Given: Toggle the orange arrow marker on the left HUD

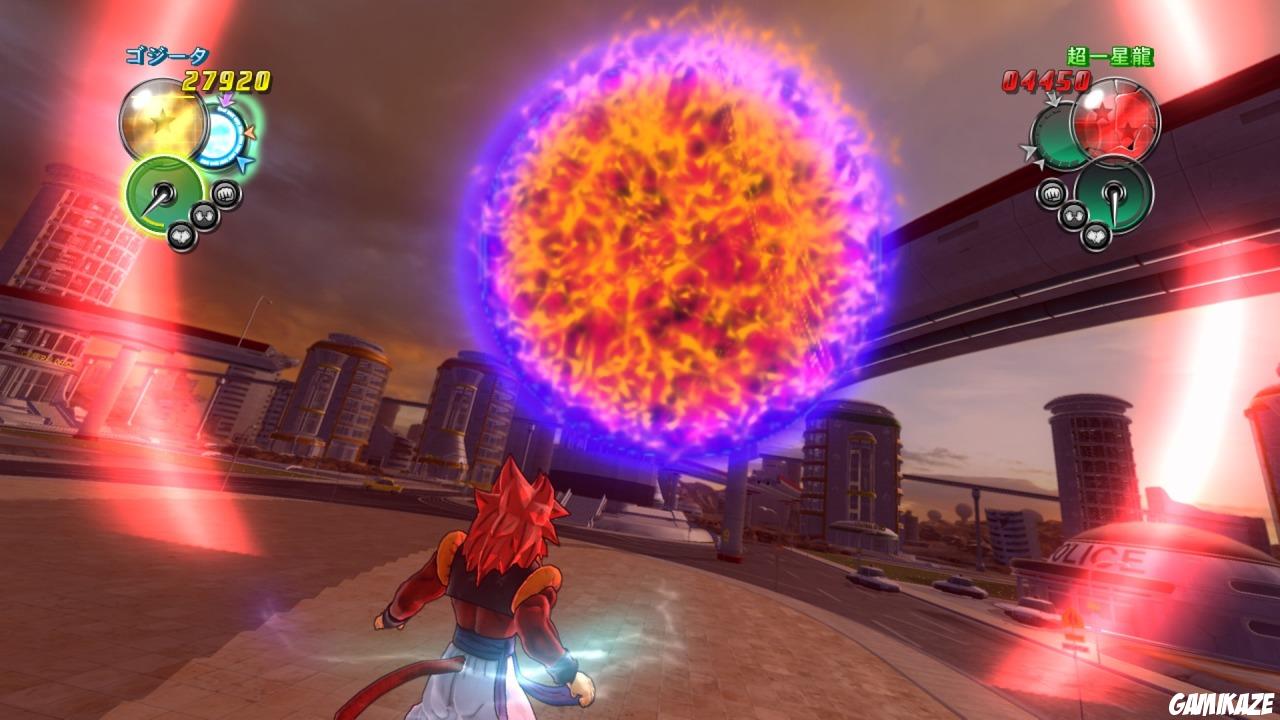Looking at the screenshot, I should click(x=250, y=132).
